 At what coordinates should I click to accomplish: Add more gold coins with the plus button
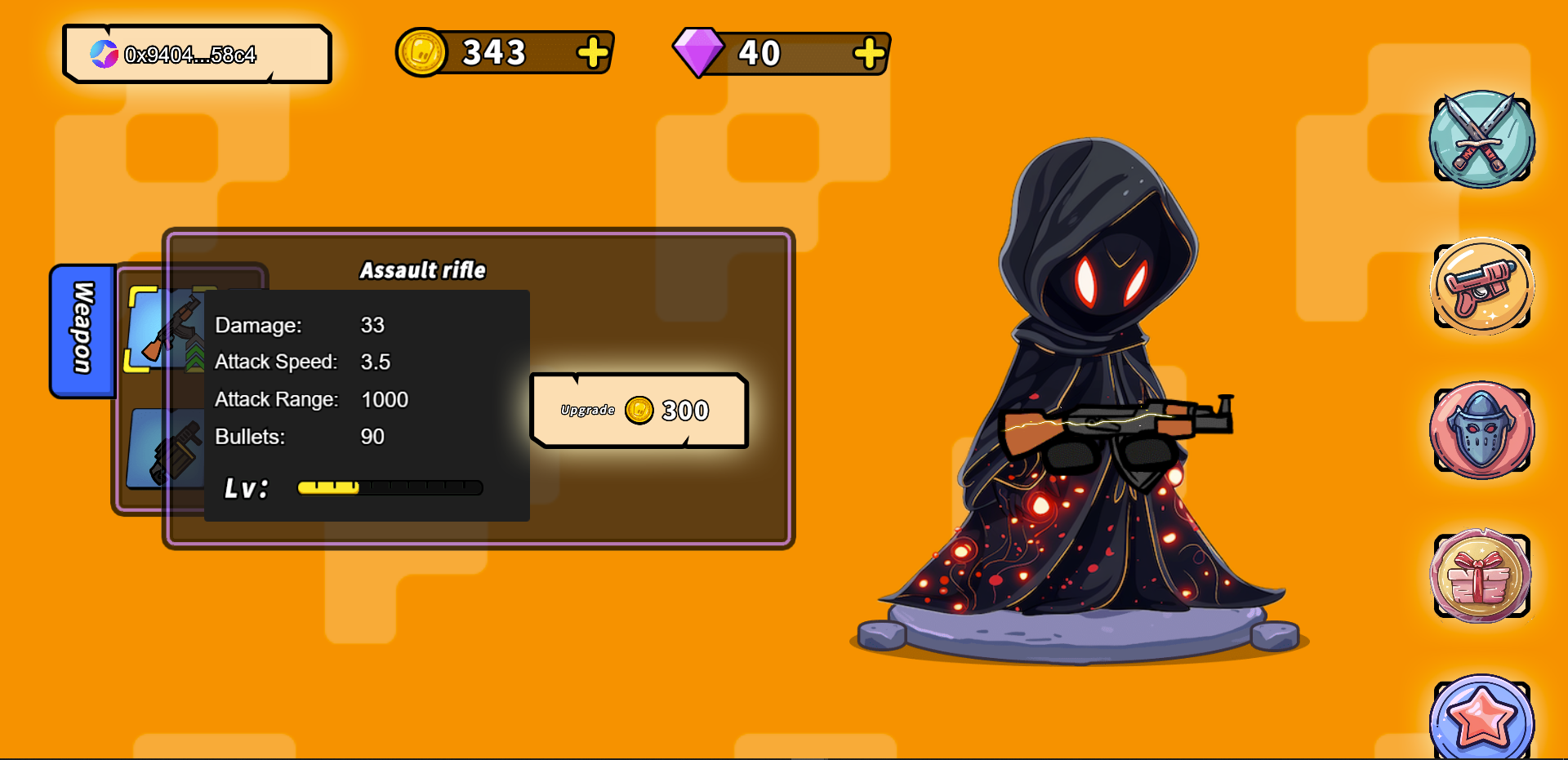593,53
